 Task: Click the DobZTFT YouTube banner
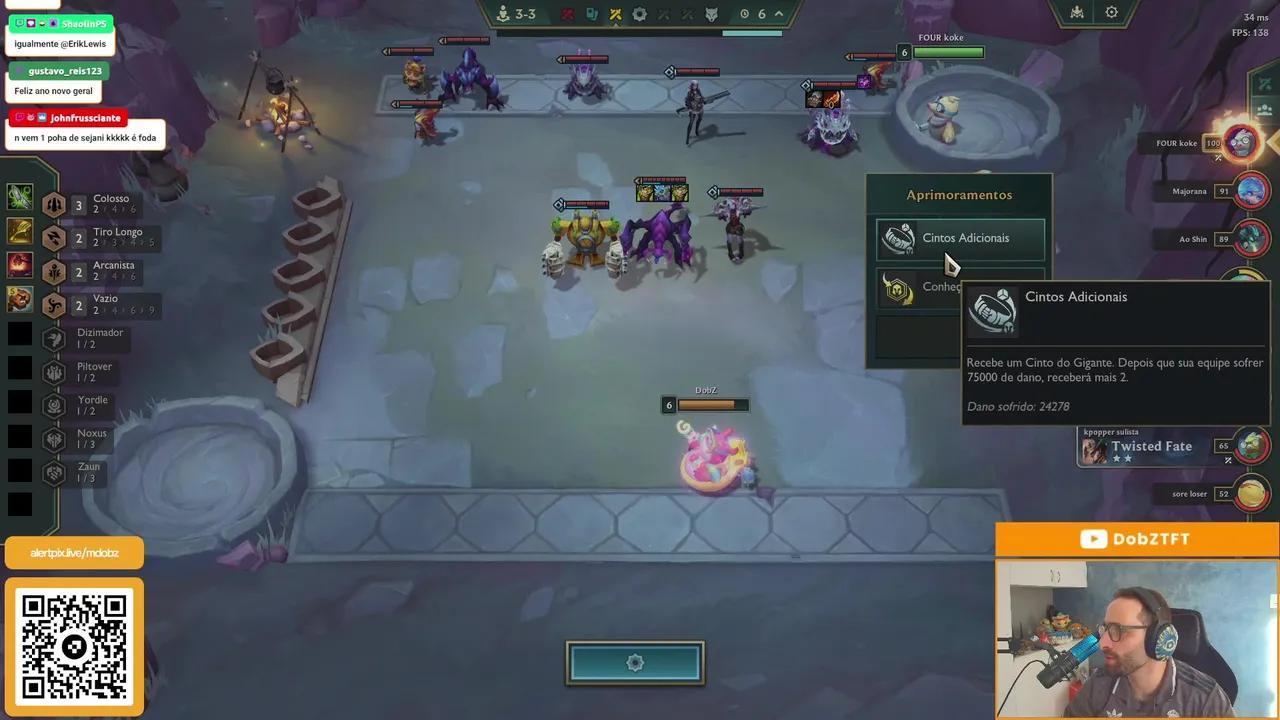tap(1137, 539)
